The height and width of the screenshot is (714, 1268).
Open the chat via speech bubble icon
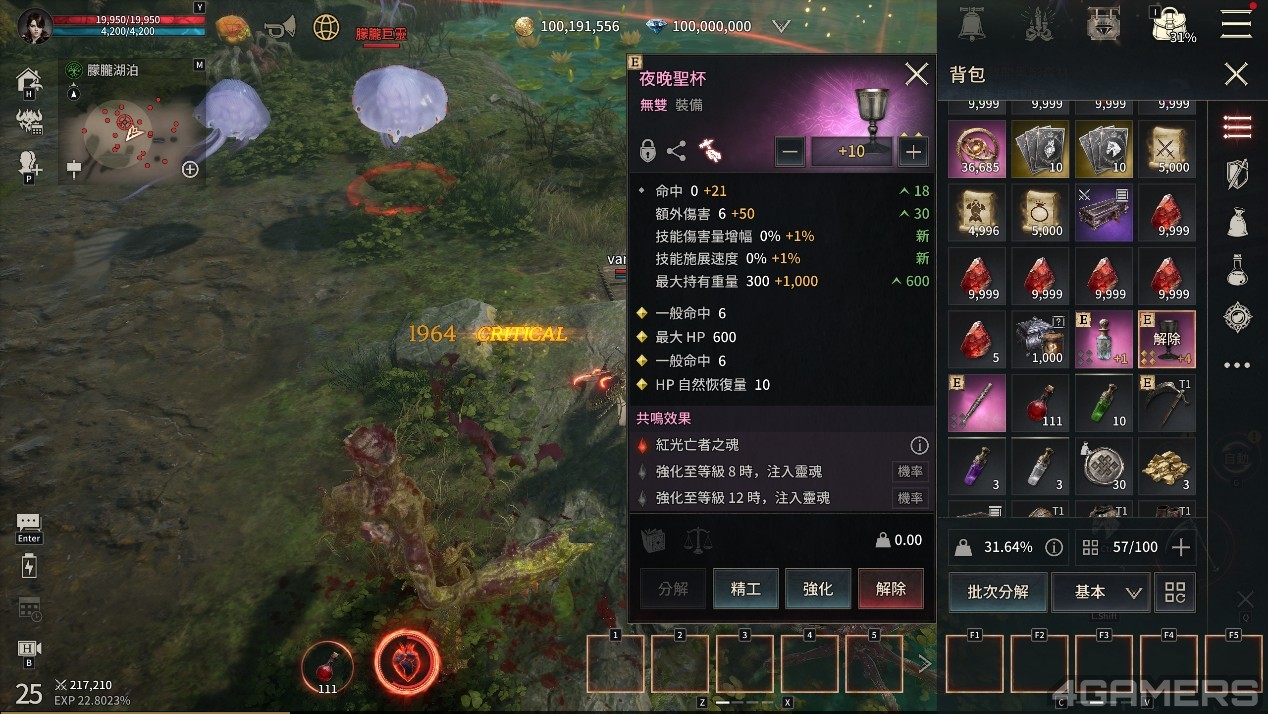28,524
